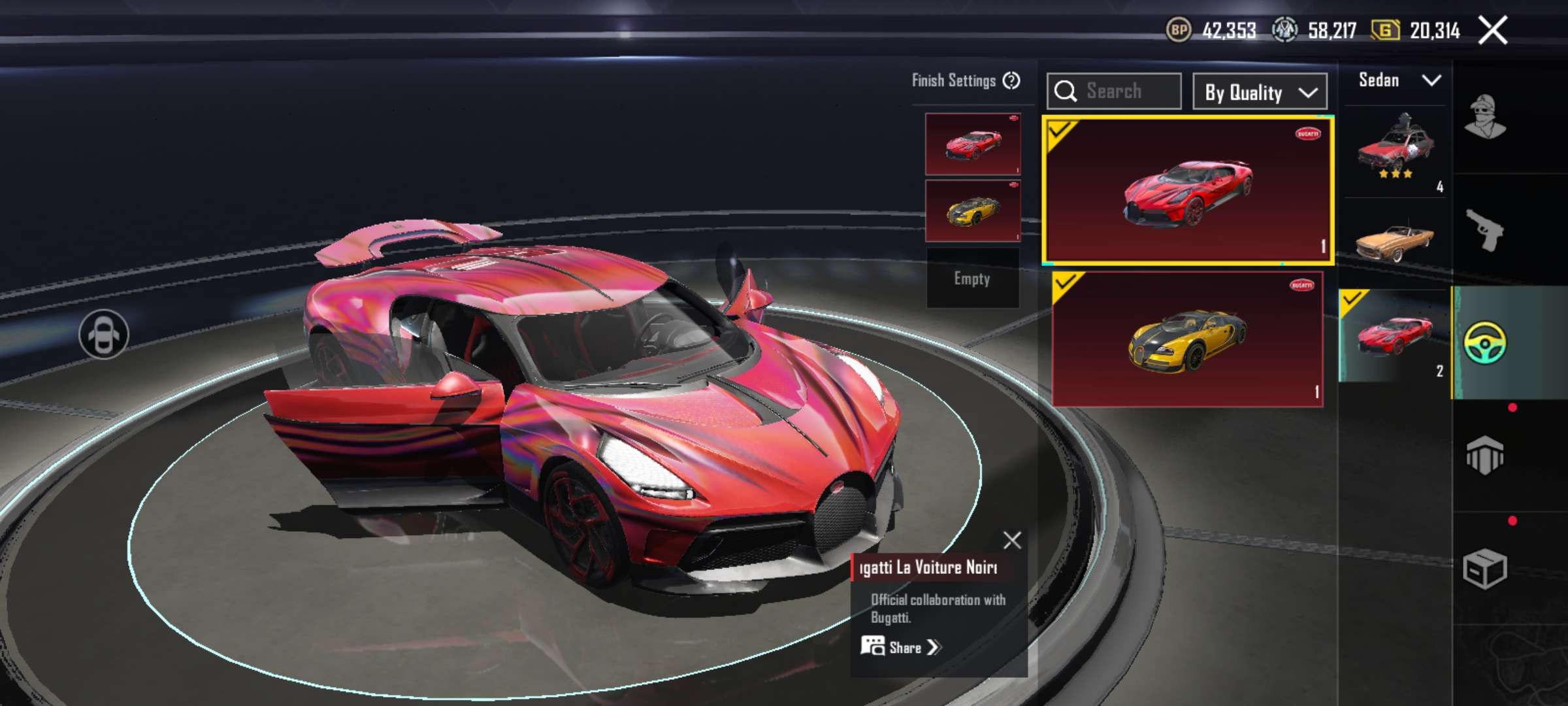Open the By Quality sort dropdown
Image resolution: width=1568 pixels, height=706 pixels.
1260,92
